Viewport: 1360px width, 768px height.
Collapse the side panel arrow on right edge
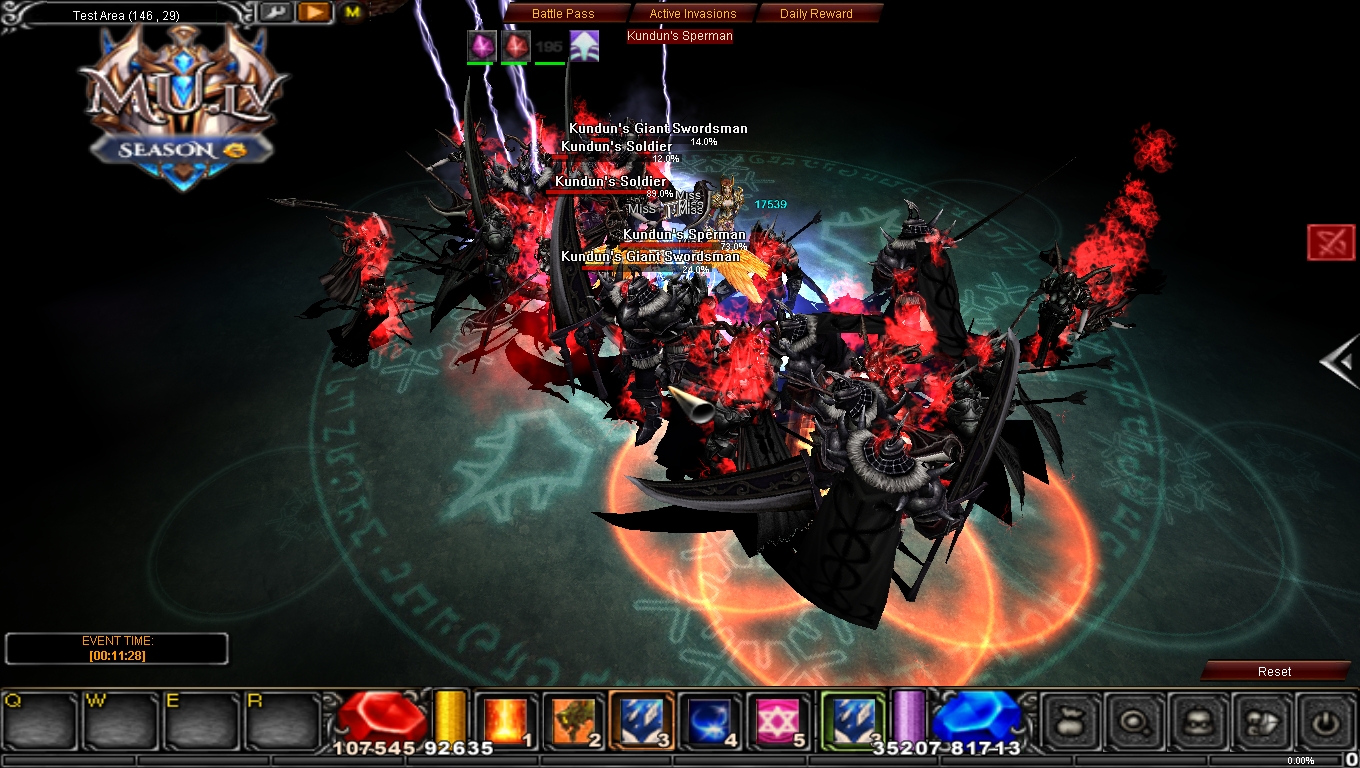click(1342, 362)
